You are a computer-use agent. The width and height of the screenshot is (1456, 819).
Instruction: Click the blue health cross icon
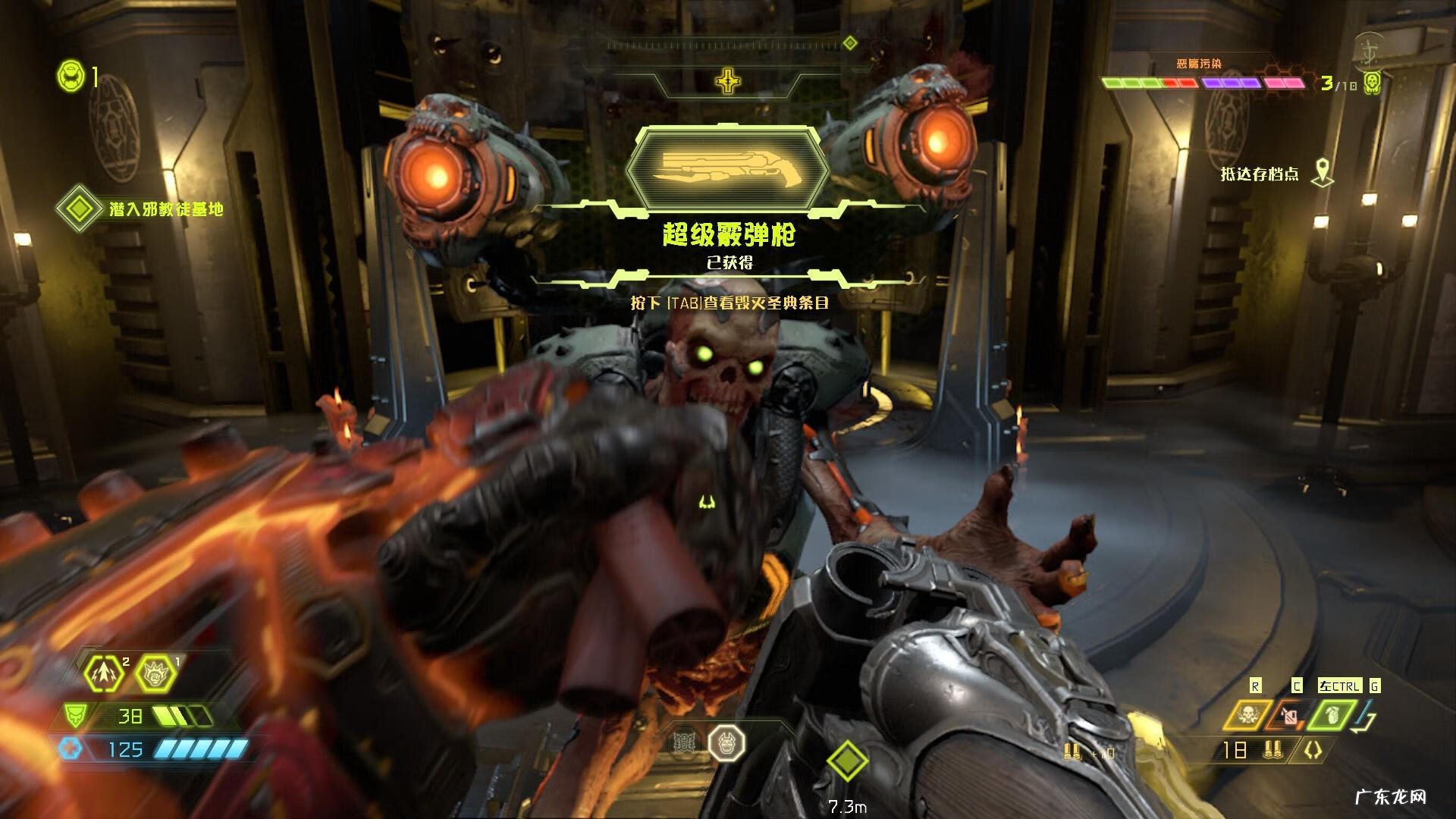point(71,748)
